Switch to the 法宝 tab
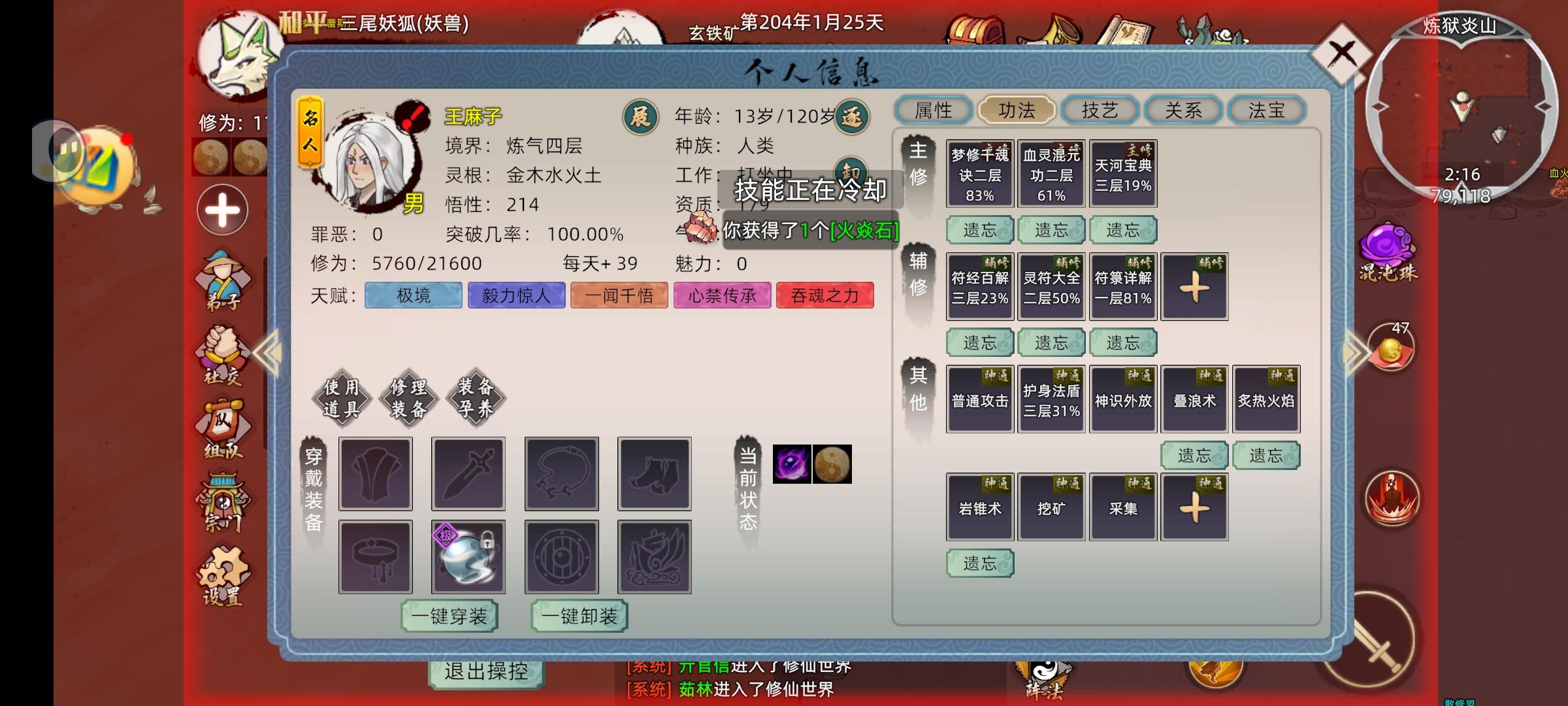The width and height of the screenshot is (1568, 706). [x=1267, y=110]
